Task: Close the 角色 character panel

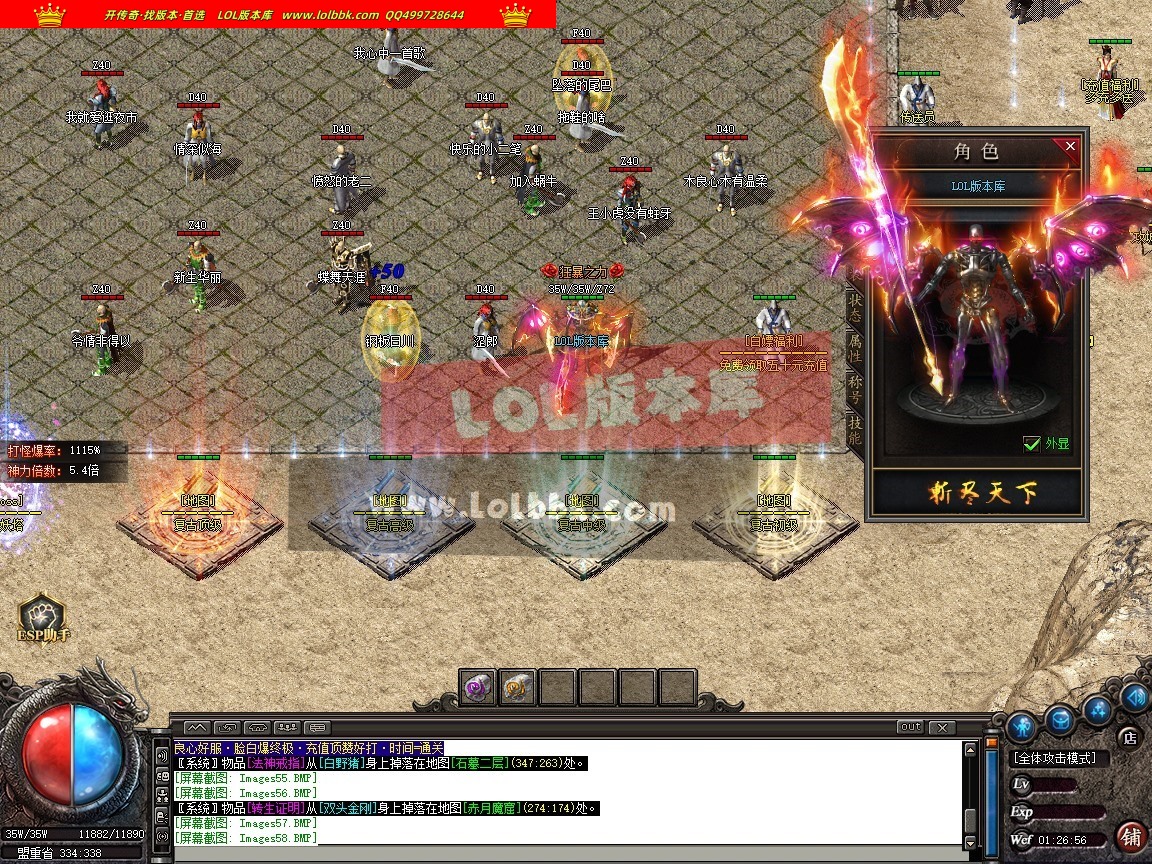Action: click(1071, 147)
